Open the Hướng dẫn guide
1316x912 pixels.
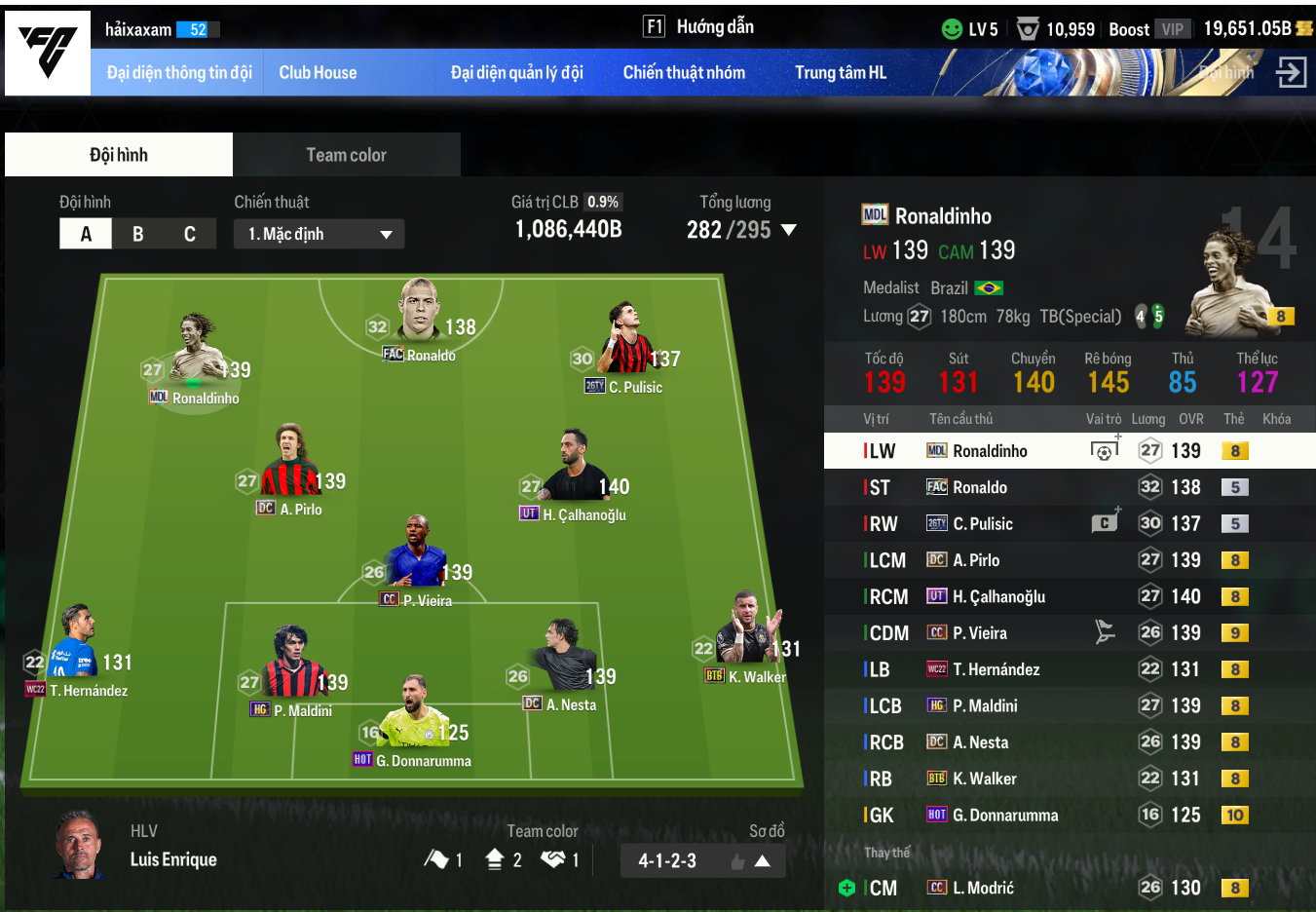pos(699,27)
